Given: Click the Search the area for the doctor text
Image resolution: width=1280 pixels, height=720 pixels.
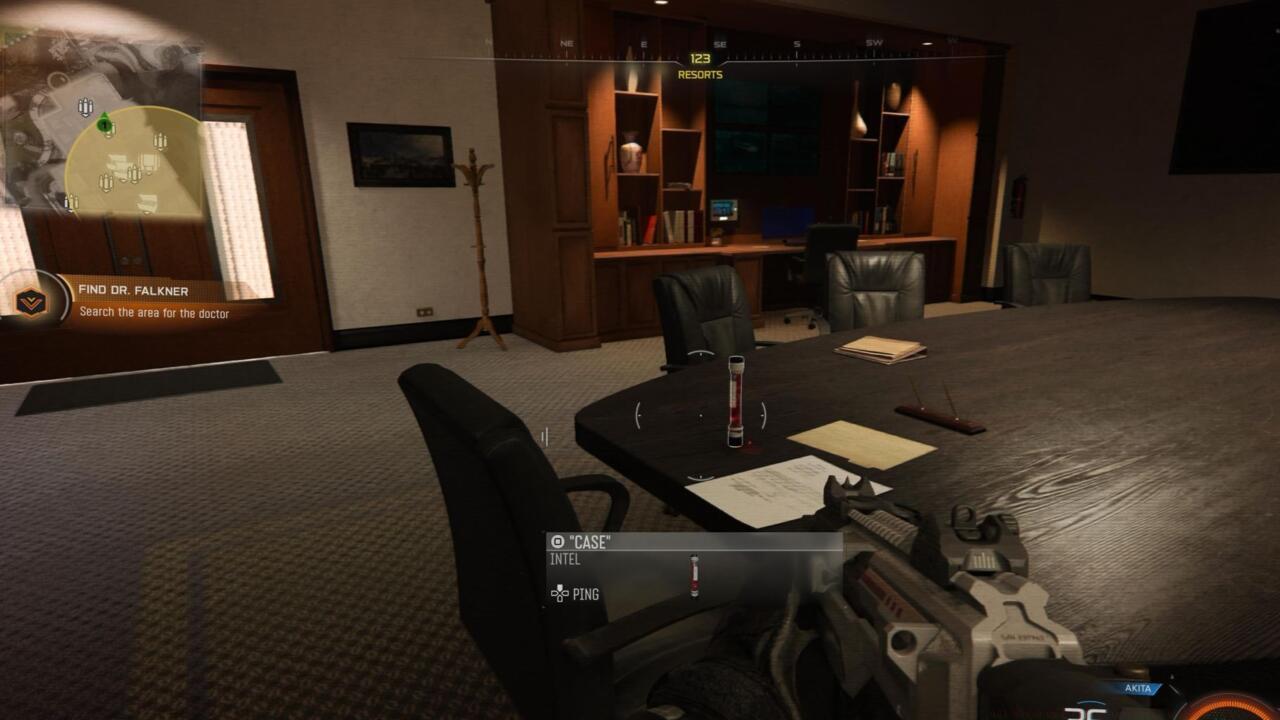Looking at the screenshot, I should (x=155, y=313).
